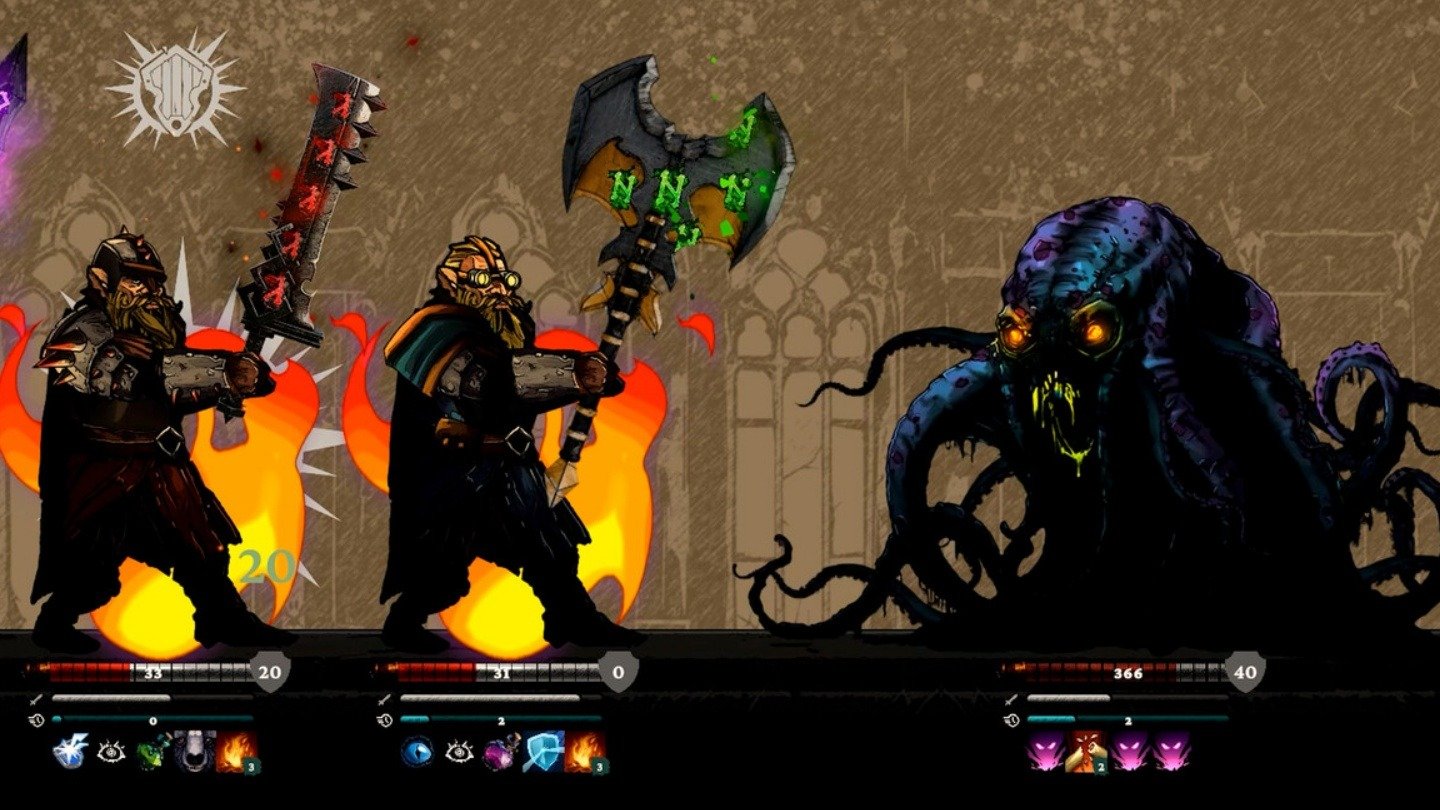This screenshot has width=1440, height=810.
Task: Use the green goblin summon ability
Action: click(x=153, y=750)
